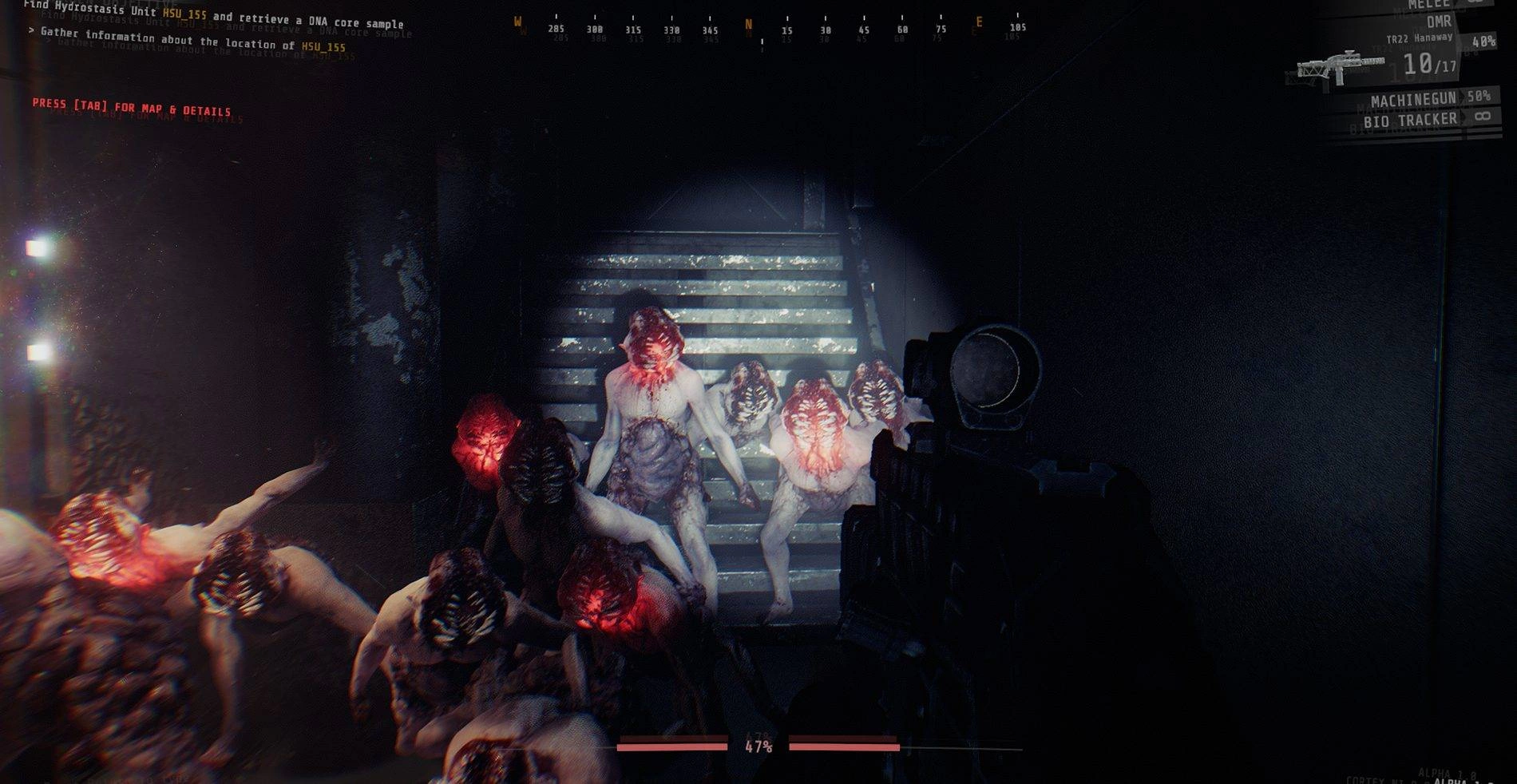Click the Gather information sub-objective line

[187, 39]
